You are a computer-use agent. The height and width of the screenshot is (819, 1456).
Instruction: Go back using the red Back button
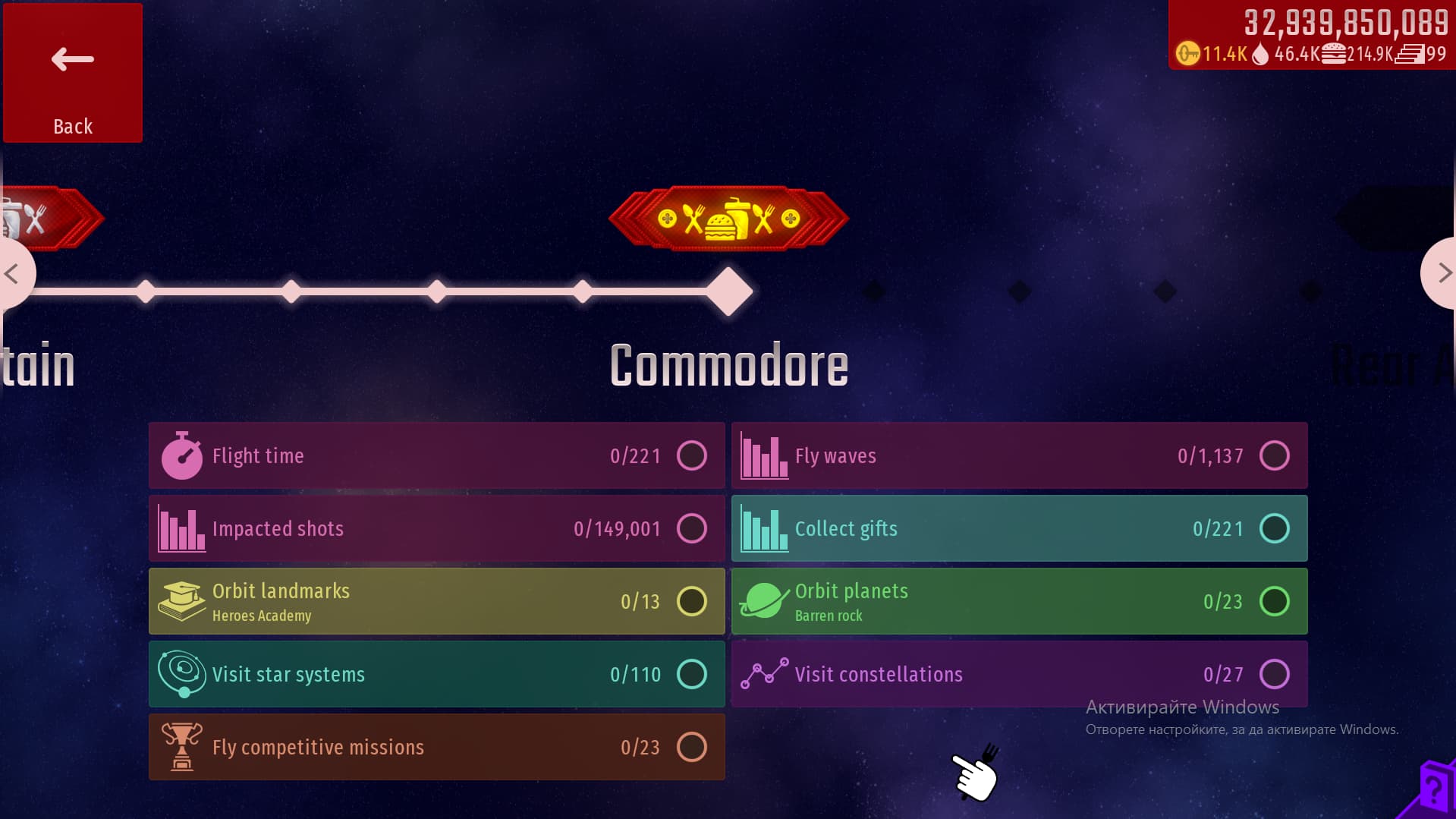73,73
